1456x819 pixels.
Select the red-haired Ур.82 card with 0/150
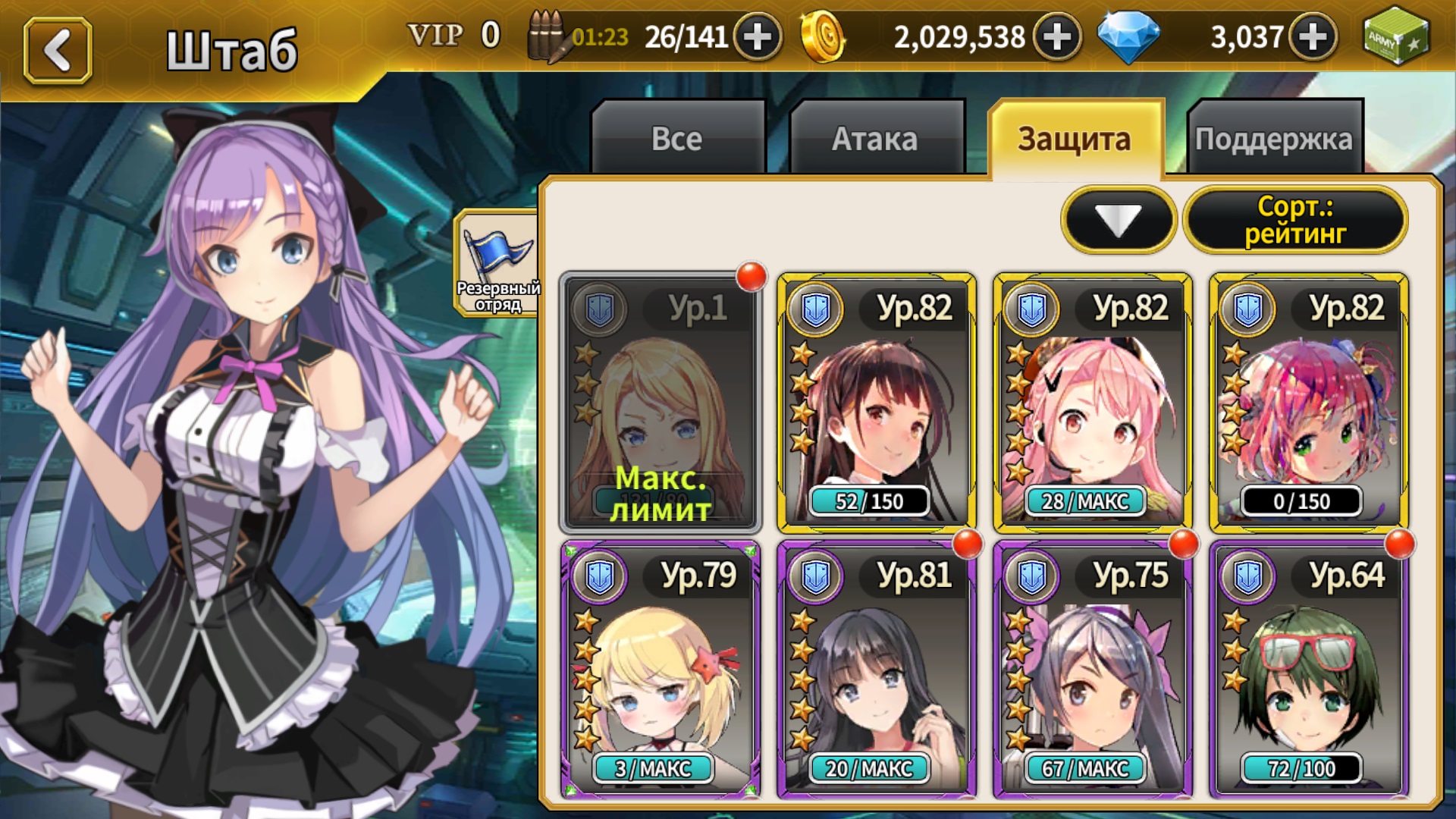pyautogui.click(x=1308, y=402)
